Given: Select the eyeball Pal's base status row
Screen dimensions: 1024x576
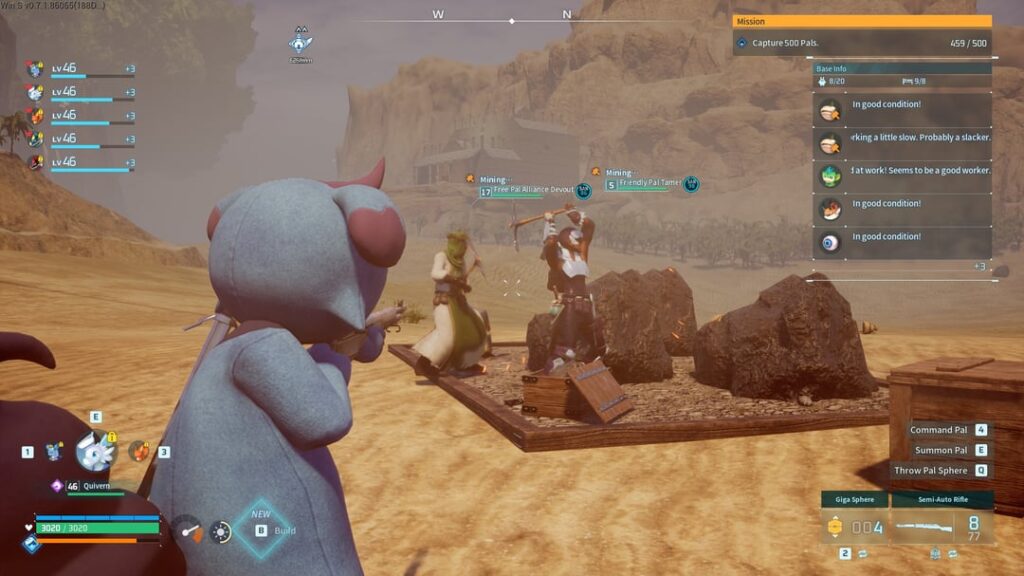Looking at the screenshot, I should [902, 240].
